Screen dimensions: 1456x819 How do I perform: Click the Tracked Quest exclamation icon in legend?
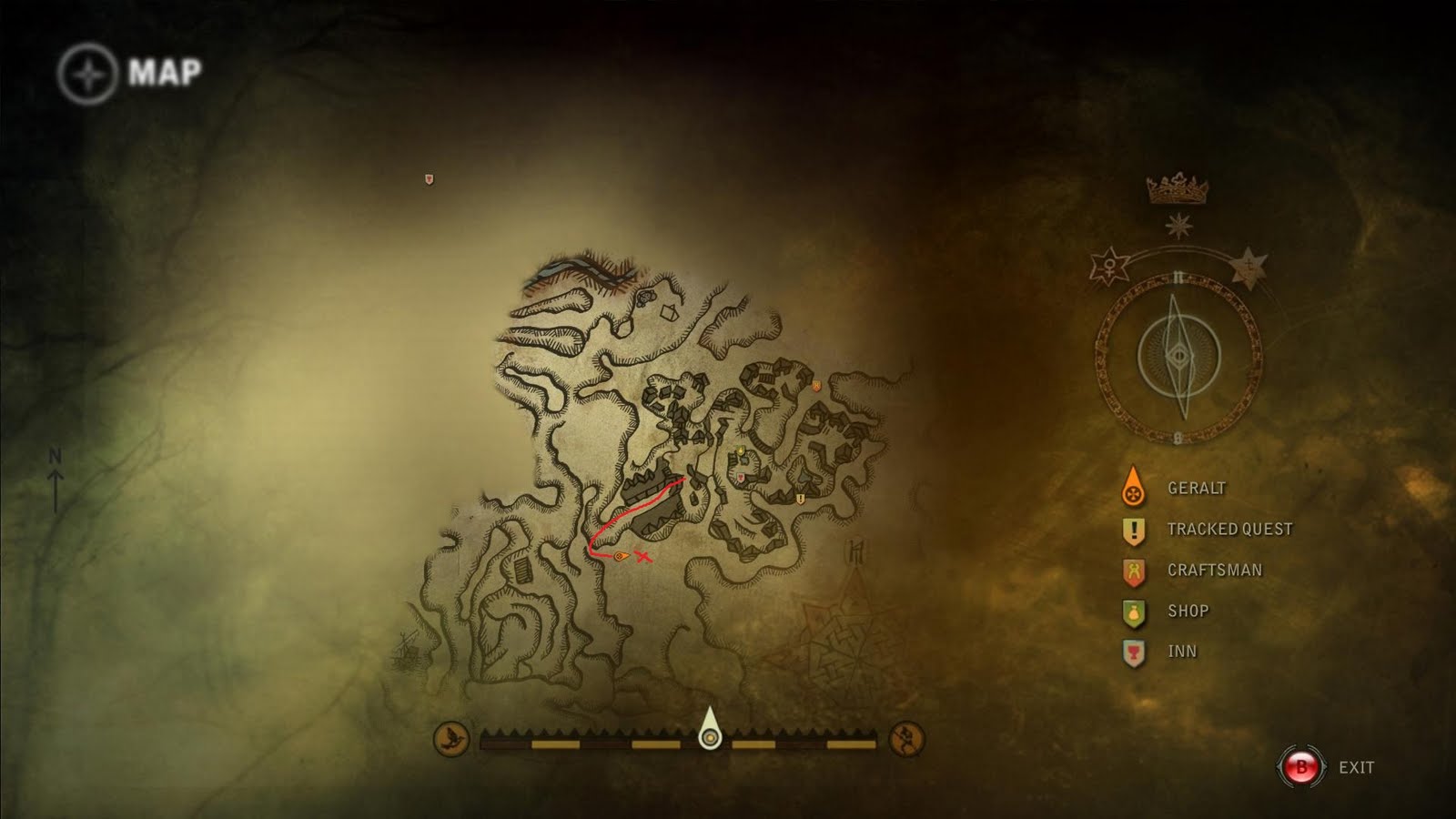point(1133,528)
